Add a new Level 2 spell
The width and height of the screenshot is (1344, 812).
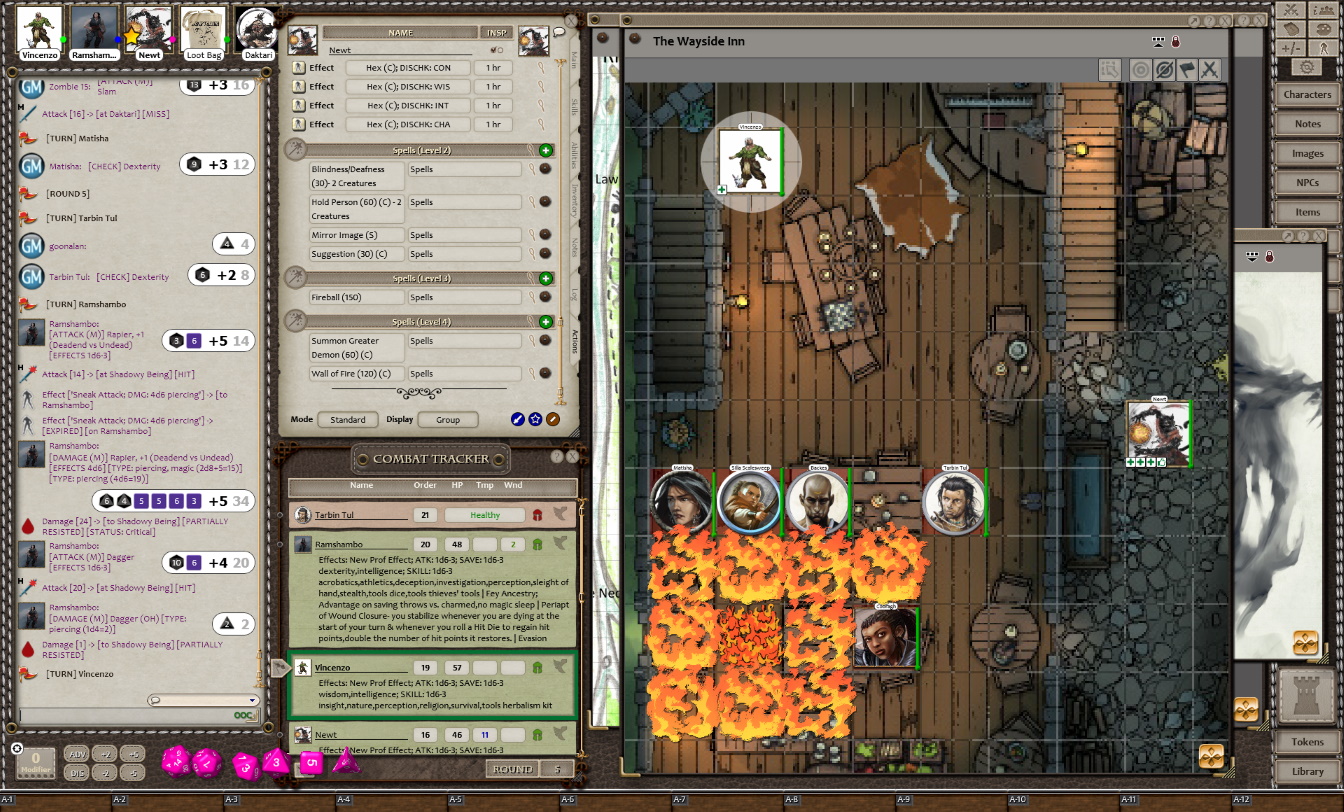click(546, 150)
